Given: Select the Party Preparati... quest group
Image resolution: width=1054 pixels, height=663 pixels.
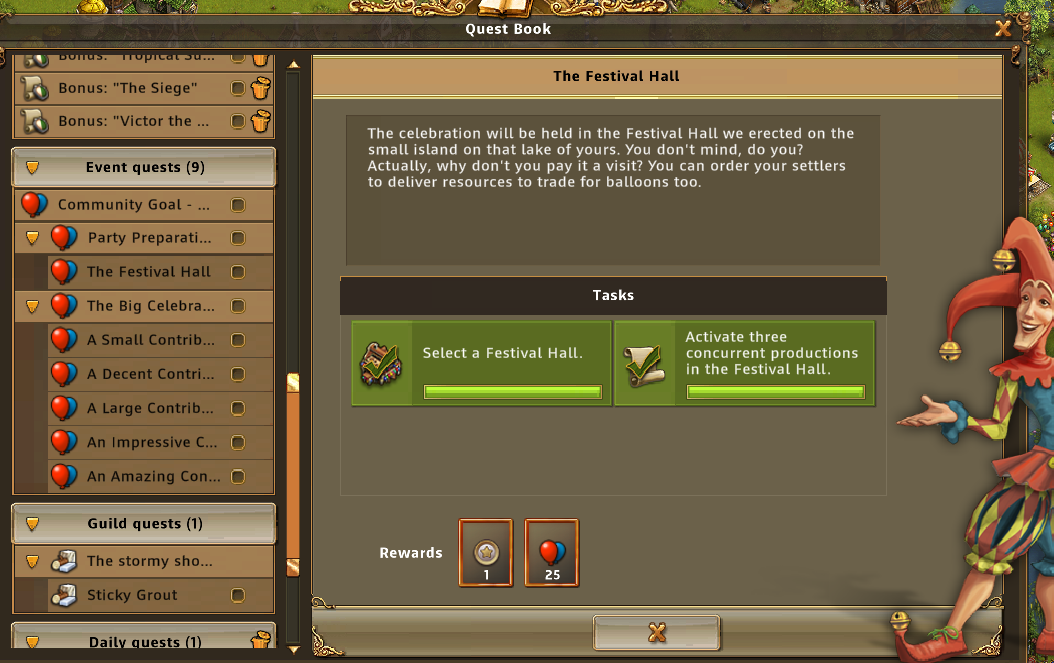Looking at the screenshot, I should coord(149,238).
